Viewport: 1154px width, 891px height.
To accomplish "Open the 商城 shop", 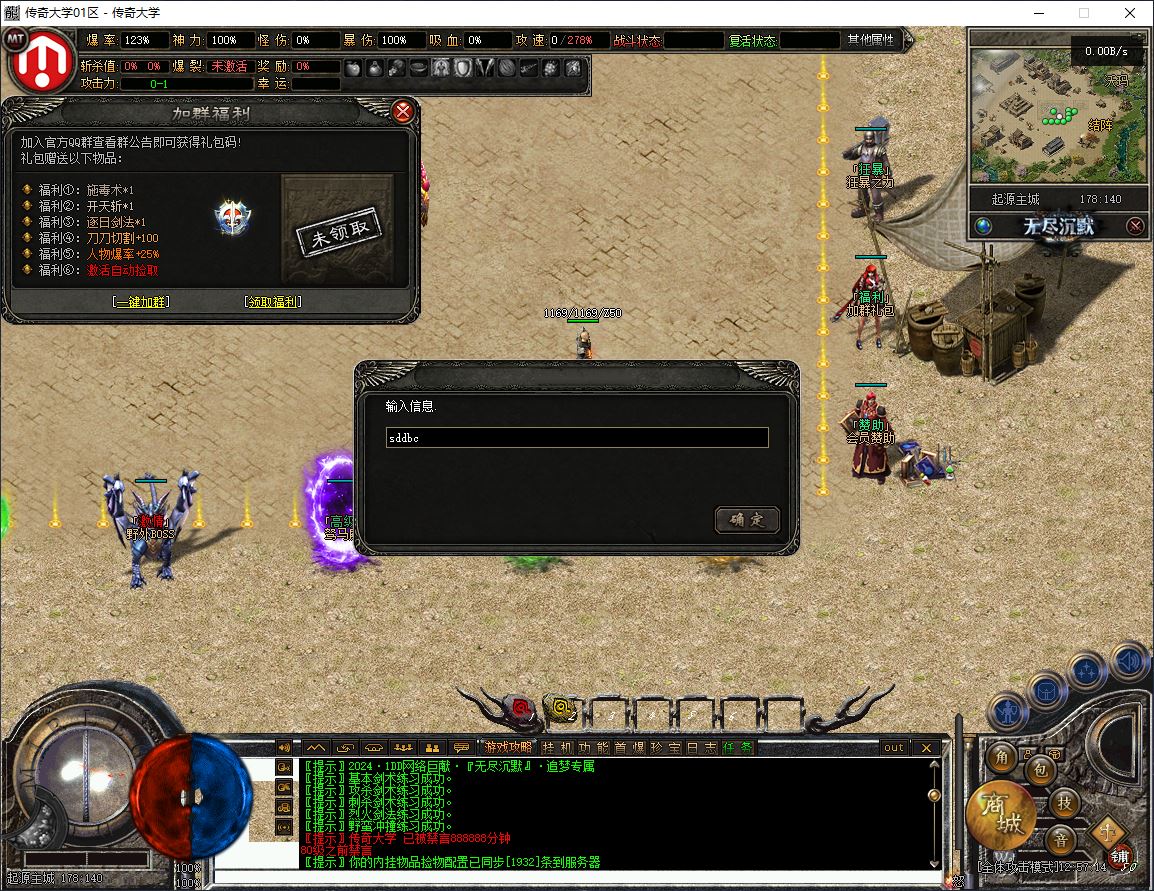I will (998, 814).
